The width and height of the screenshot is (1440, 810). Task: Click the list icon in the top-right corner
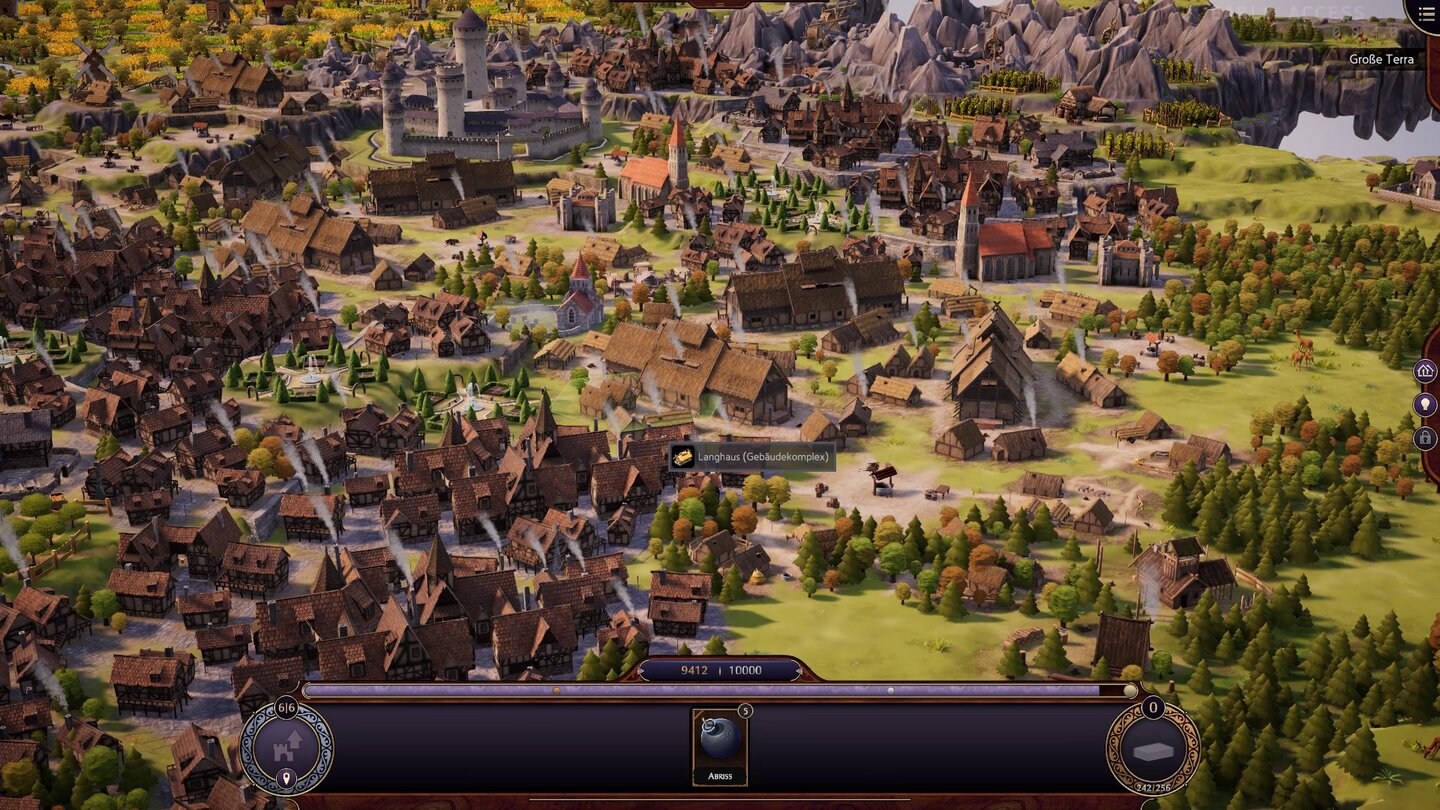[1429, 13]
